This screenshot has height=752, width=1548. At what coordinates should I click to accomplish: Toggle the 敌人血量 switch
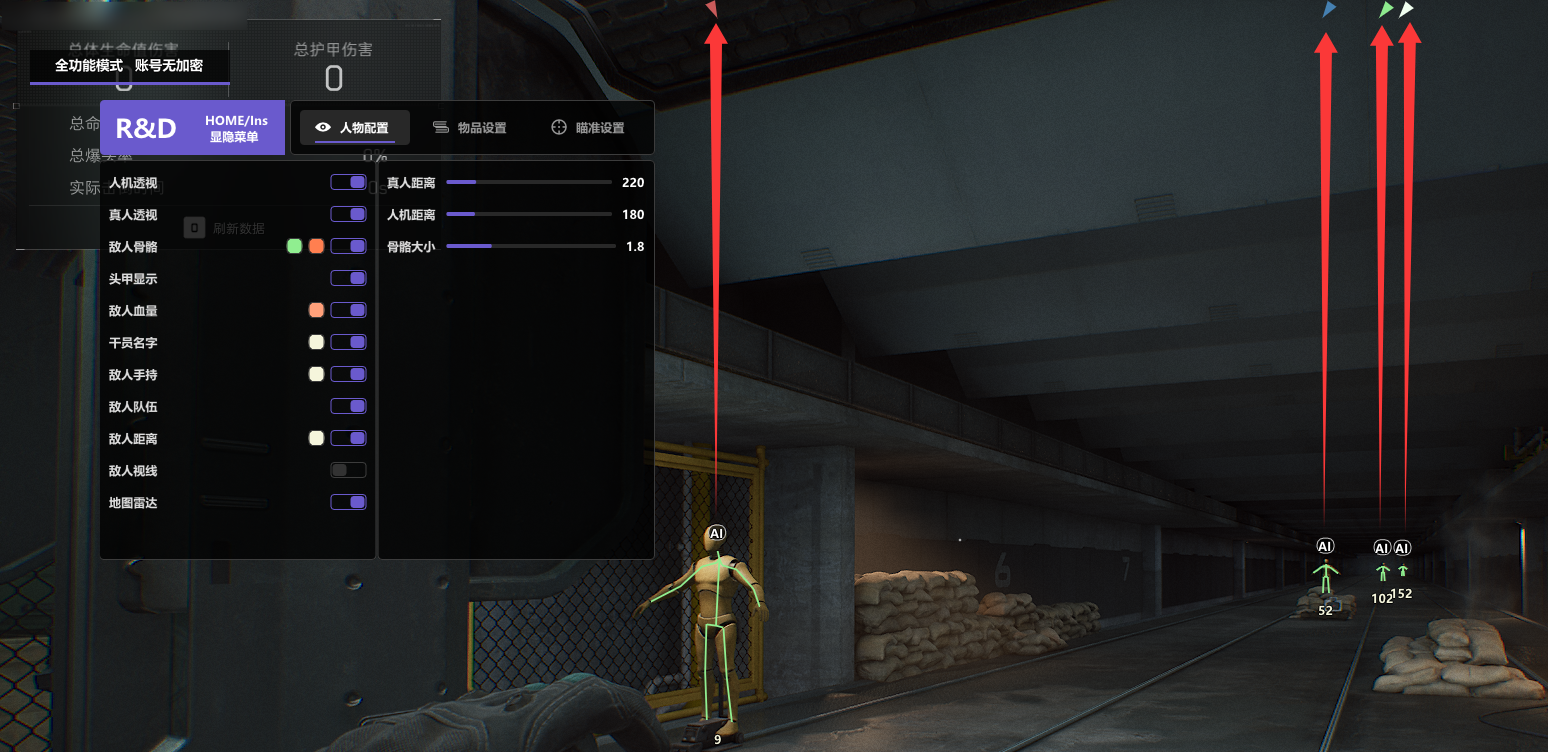(348, 310)
